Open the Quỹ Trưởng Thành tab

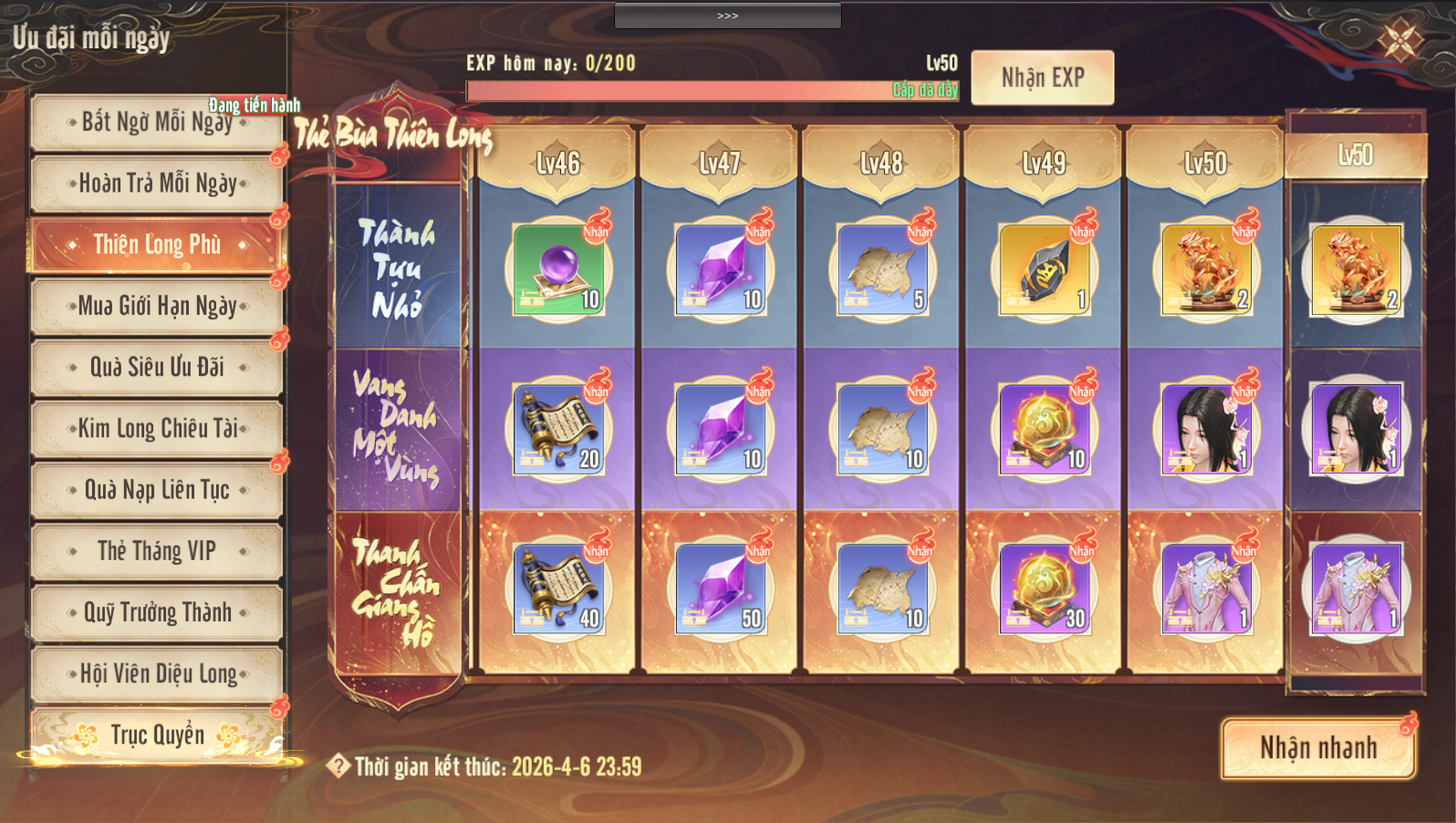tap(156, 612)
